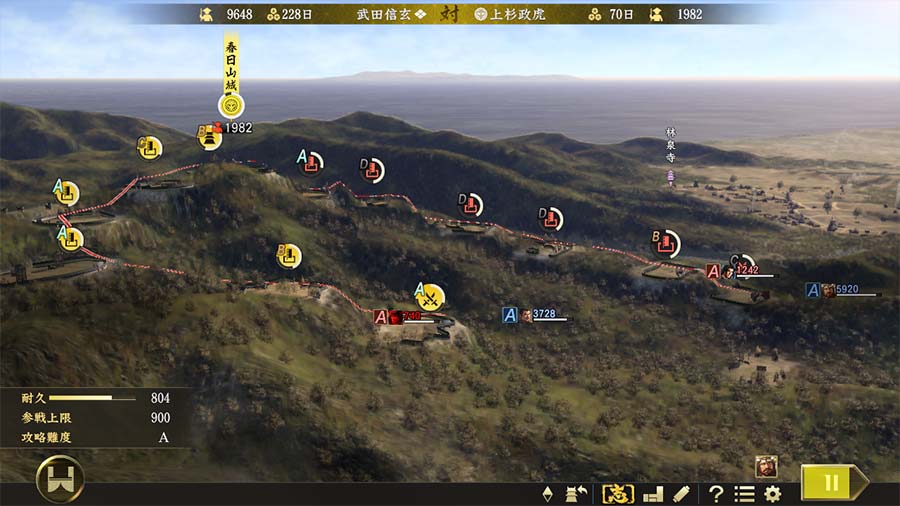Select the allied unit with 5920 troops

tap(828, 290)
